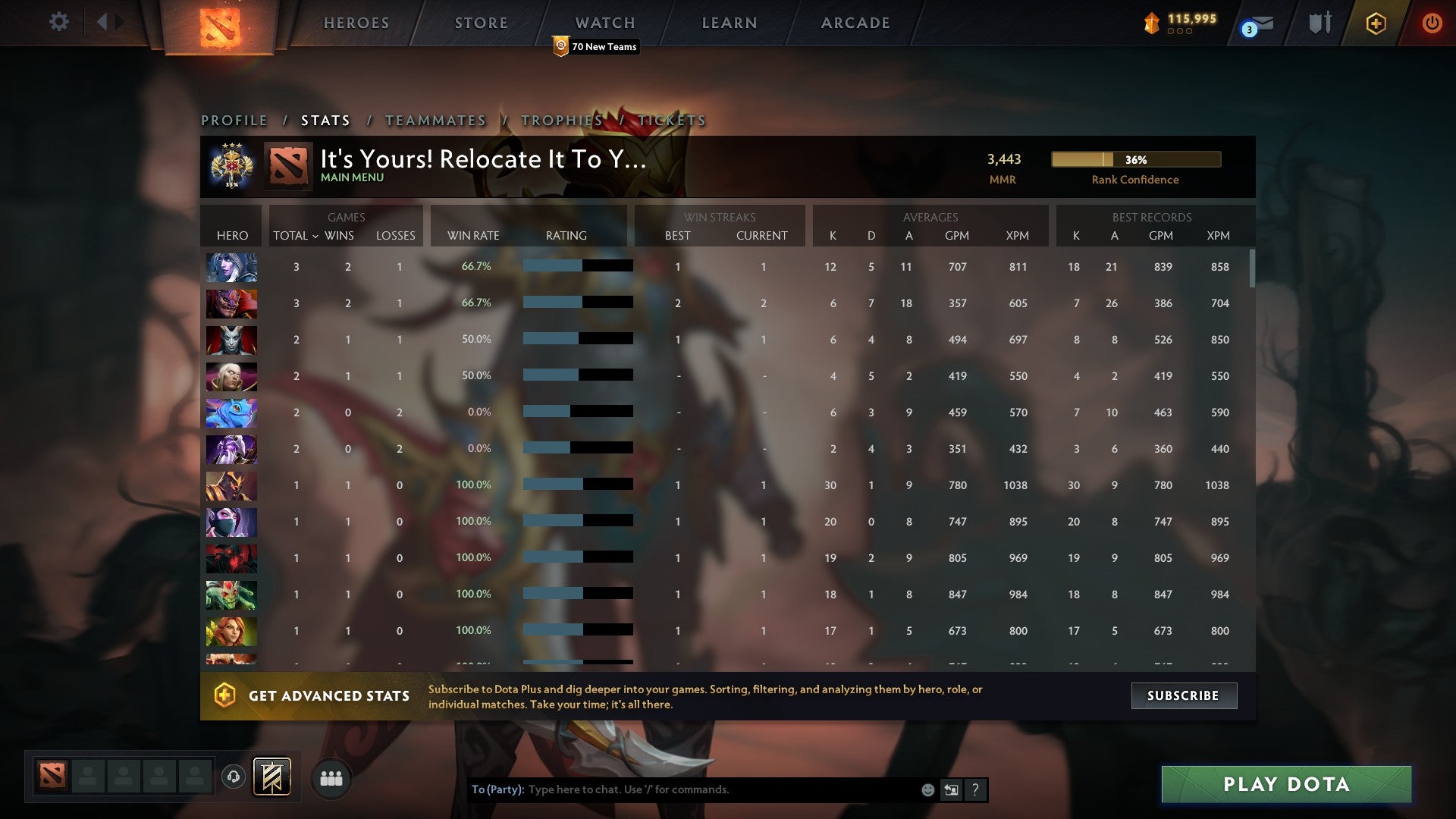Toggle the voice chat headset icon
This screenshot has height=819, width=1456.
tap(233, 778)
